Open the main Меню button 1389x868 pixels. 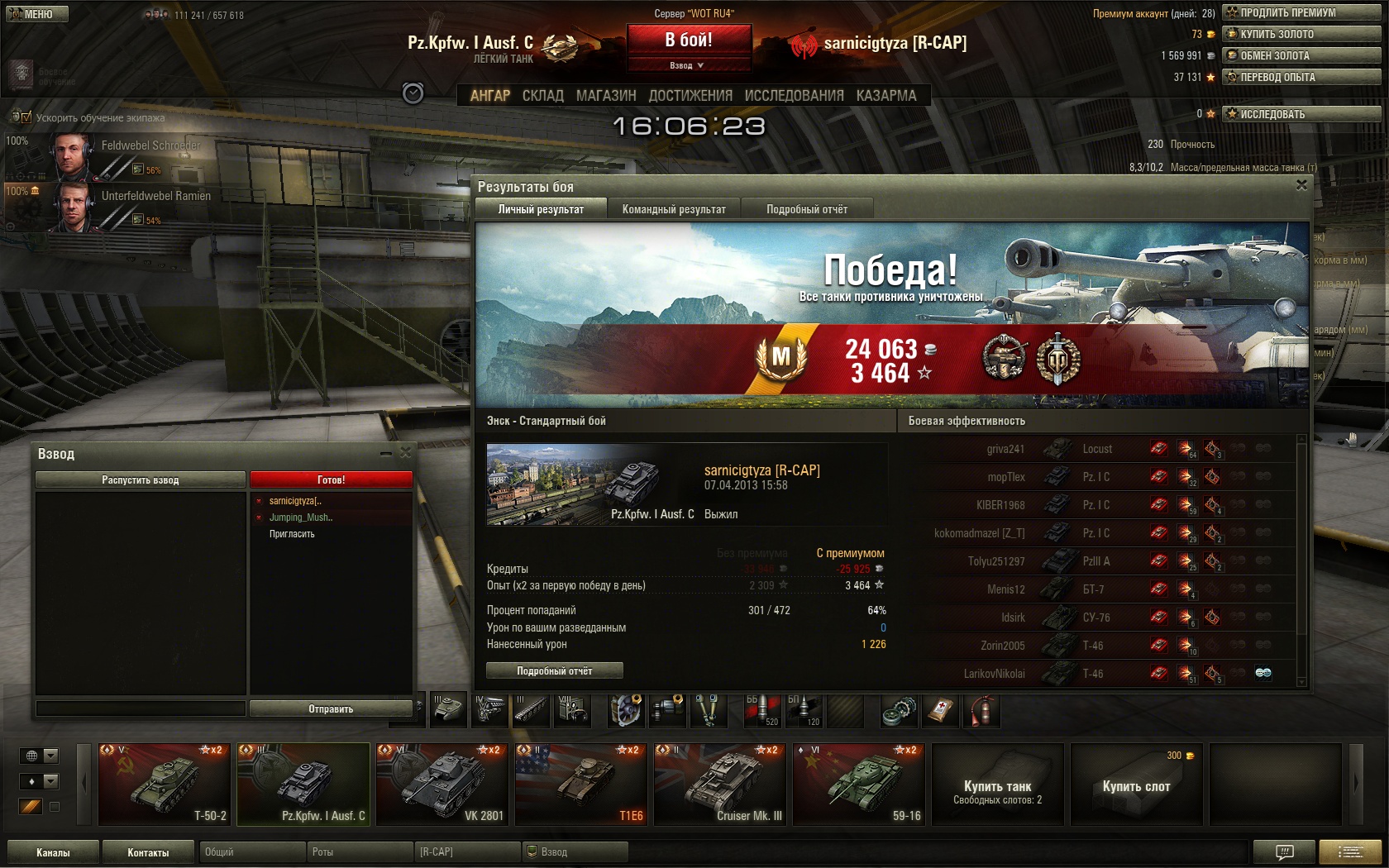click(x=37, y=14)
